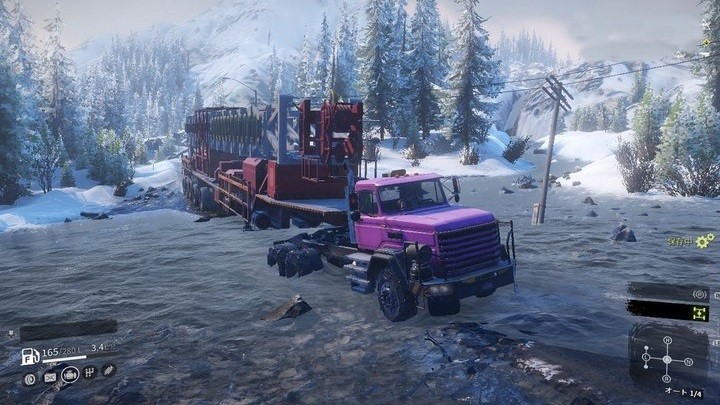Toggle the crossed-box differential lock icon
Image resolution: width=720 pixels, height=405 pixels.
point(50,378)
